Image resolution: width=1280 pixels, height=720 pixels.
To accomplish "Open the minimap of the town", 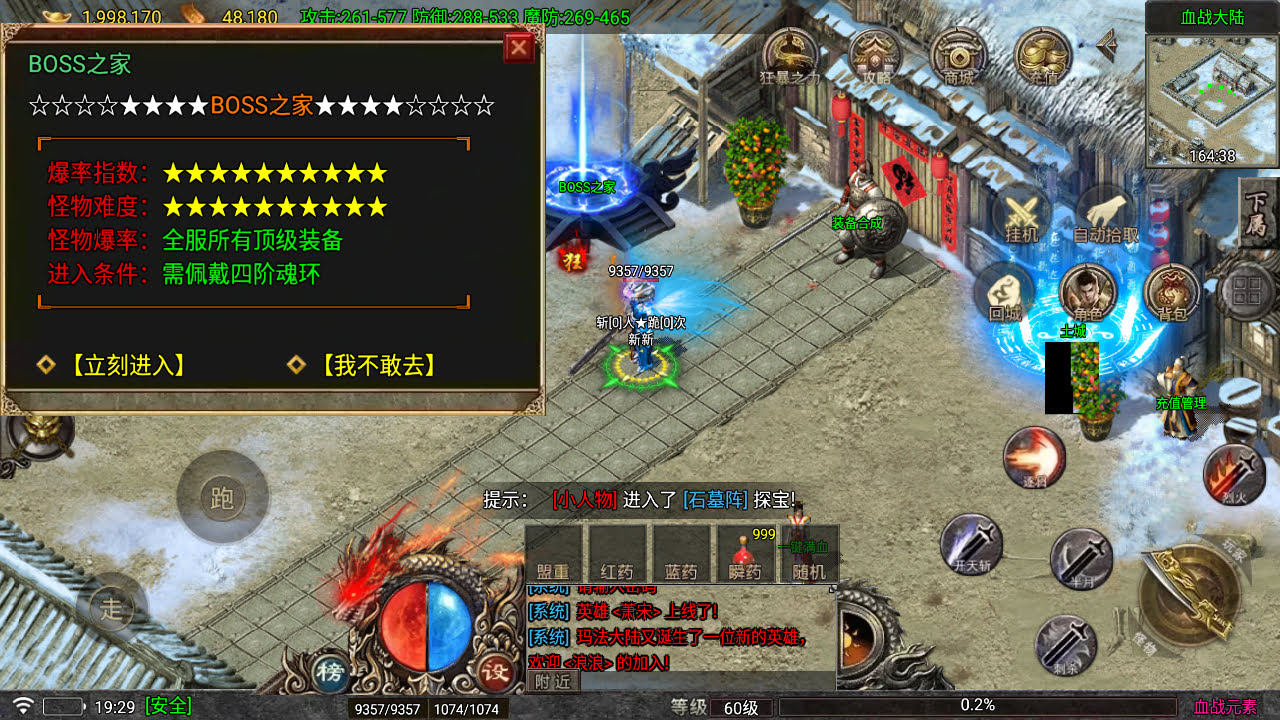I will pyautogui.click(x=1212, y=100).
